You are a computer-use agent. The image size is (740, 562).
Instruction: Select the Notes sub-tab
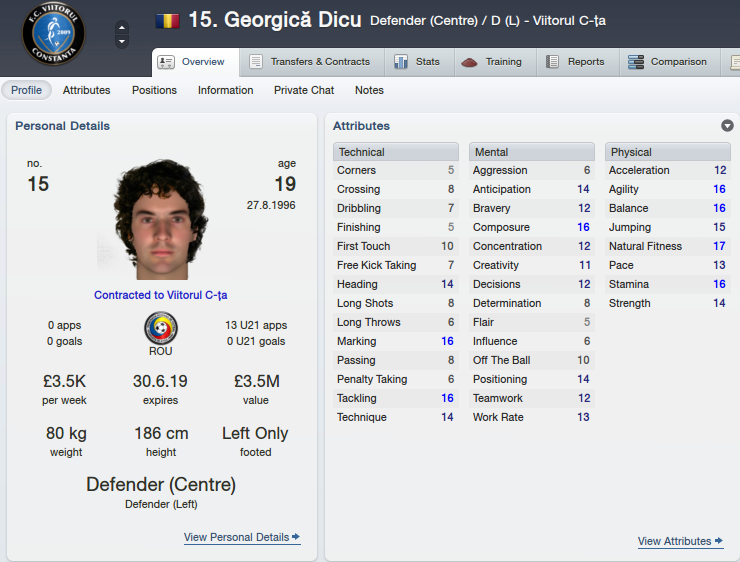pyautogui.click(x=369, y=90)
